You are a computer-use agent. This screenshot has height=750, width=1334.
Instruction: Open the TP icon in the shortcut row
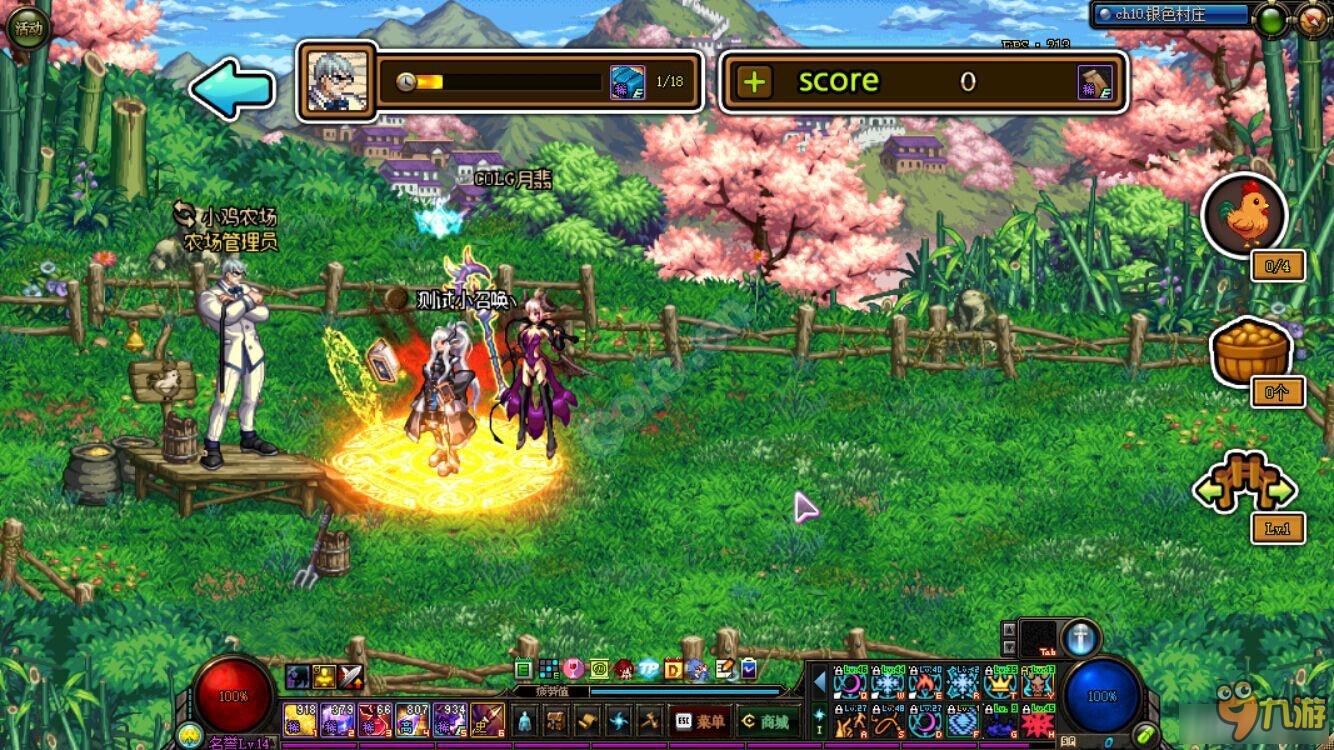(649, 669)
